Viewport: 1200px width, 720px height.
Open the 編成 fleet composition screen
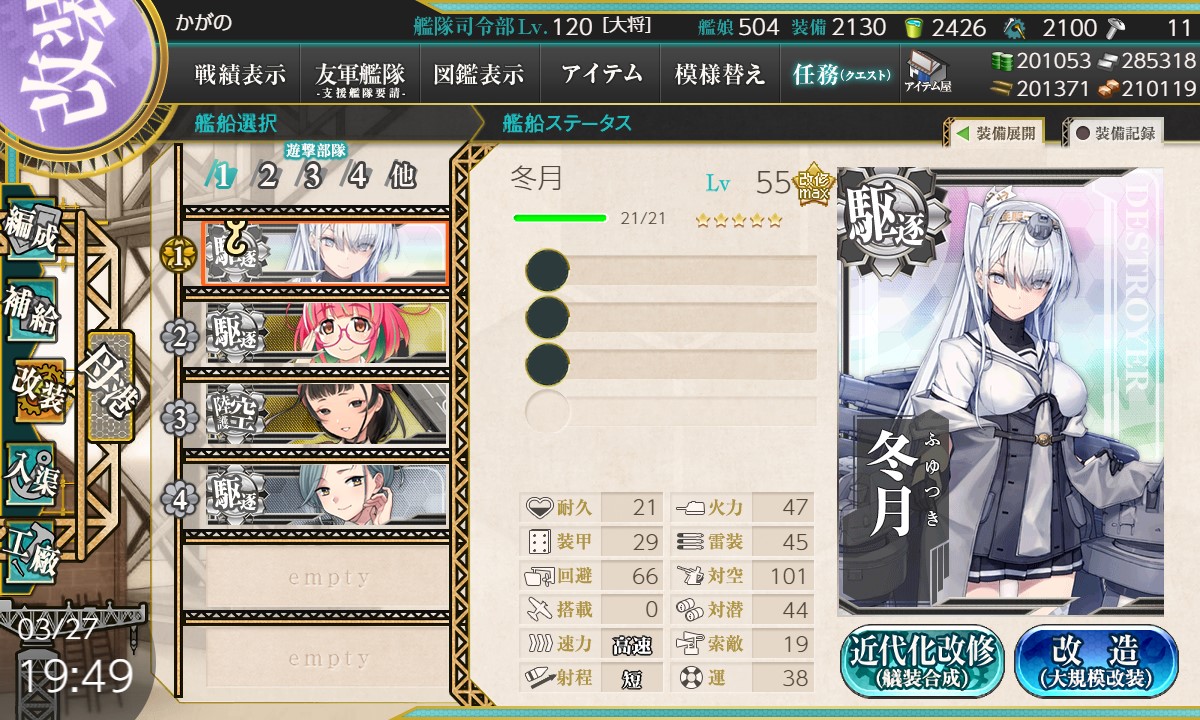click(x=32, y=232)
